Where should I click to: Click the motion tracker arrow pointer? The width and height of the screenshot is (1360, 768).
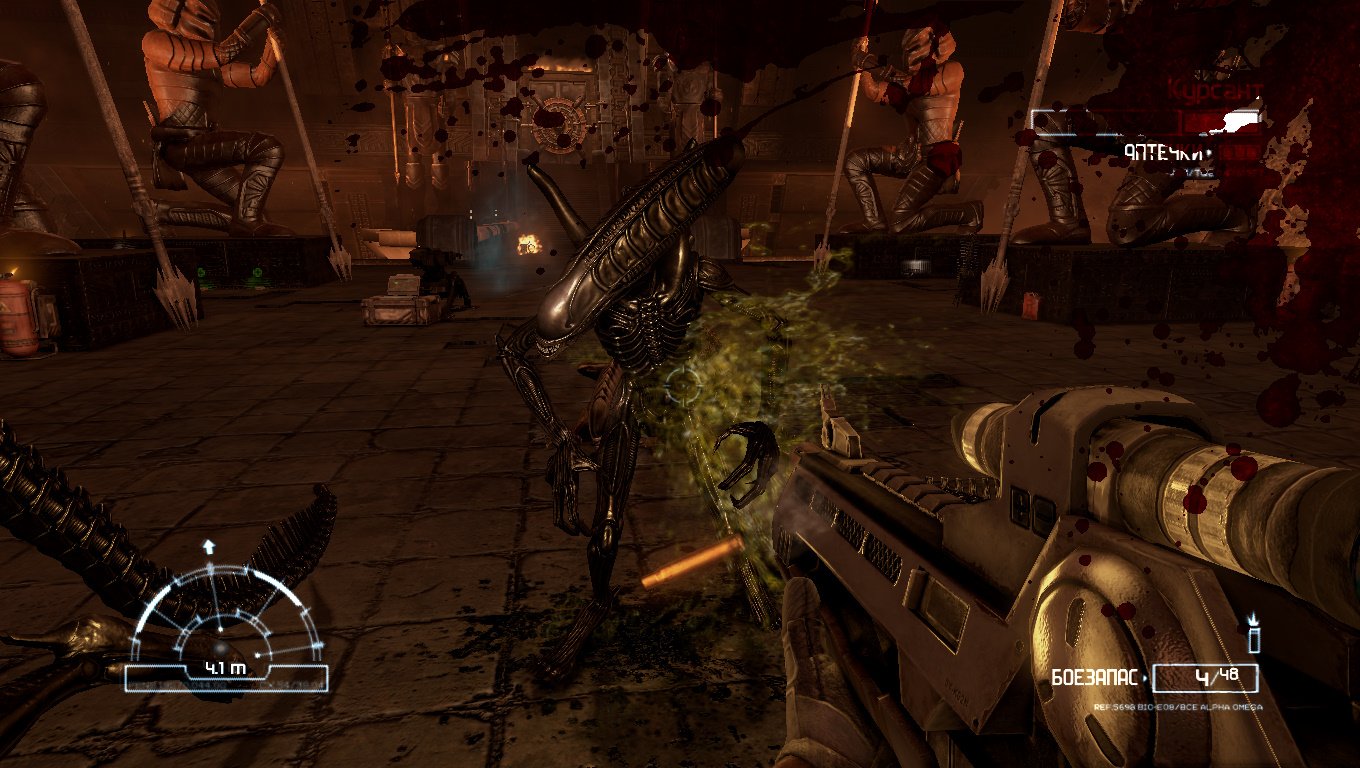click(x=210, y=546)
